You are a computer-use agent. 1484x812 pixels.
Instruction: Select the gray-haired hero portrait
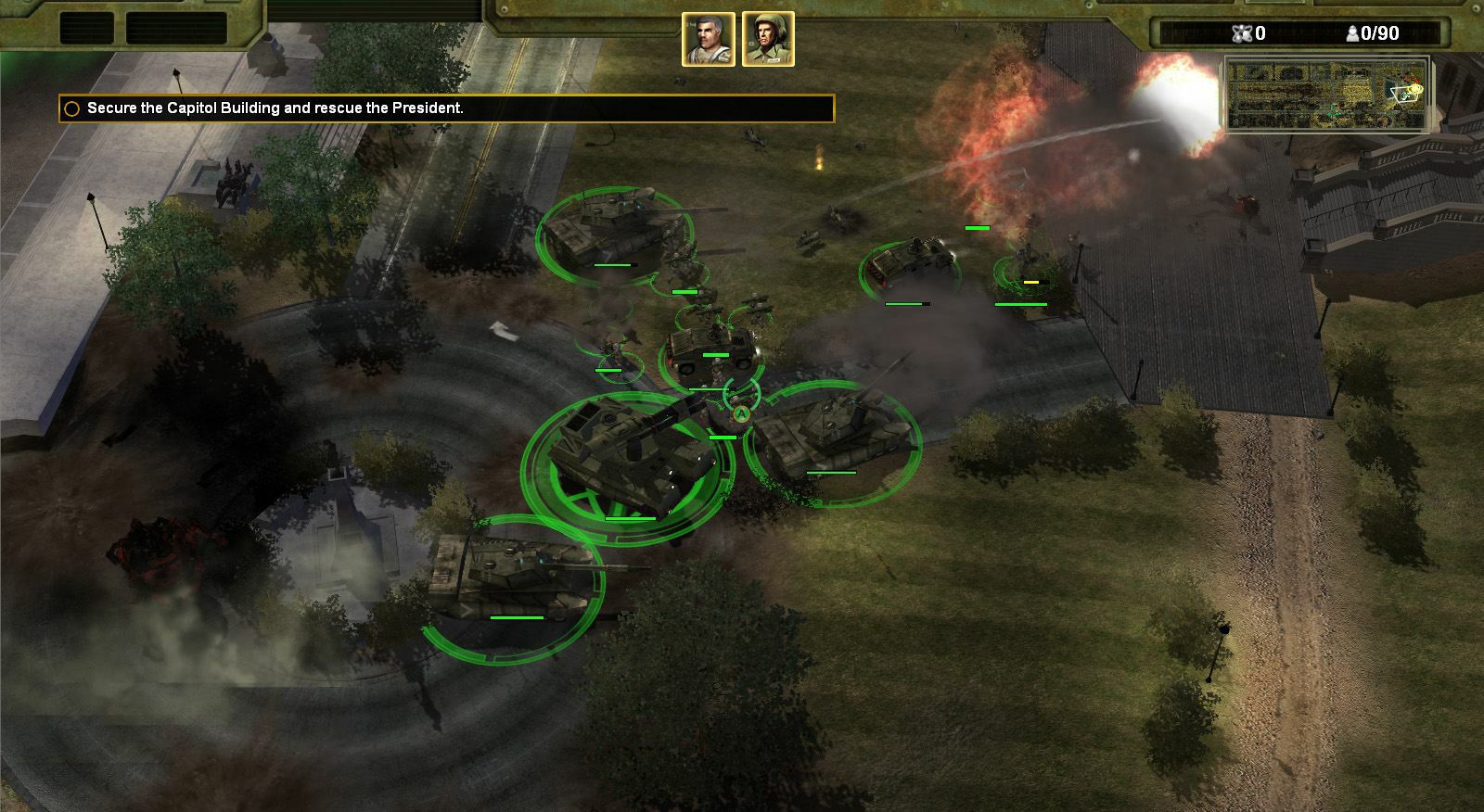[x=709, y=40]
